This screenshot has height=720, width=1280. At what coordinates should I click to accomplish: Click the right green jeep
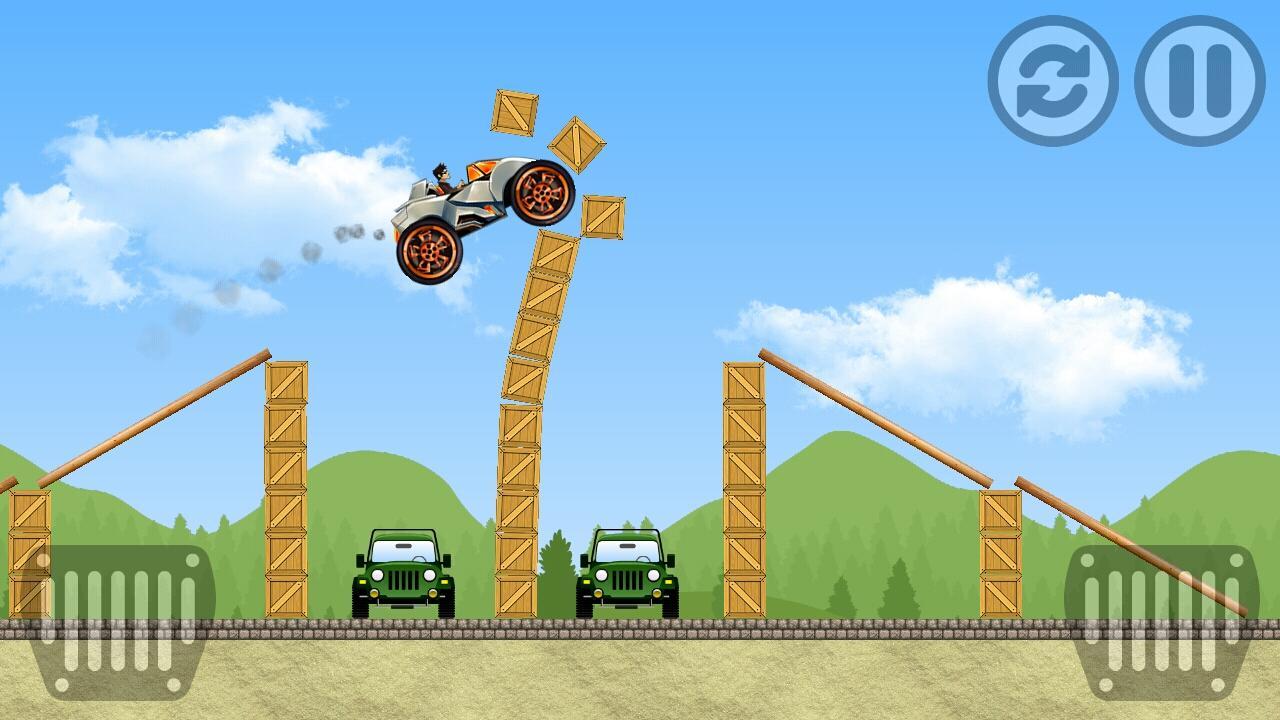point(628,575)
